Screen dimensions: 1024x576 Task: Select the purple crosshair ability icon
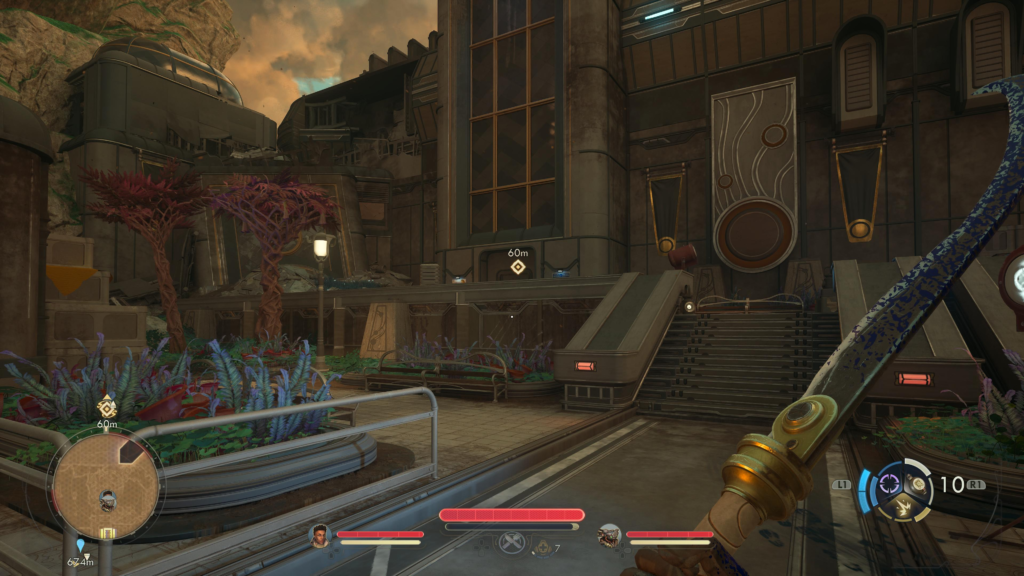point(889,486)
